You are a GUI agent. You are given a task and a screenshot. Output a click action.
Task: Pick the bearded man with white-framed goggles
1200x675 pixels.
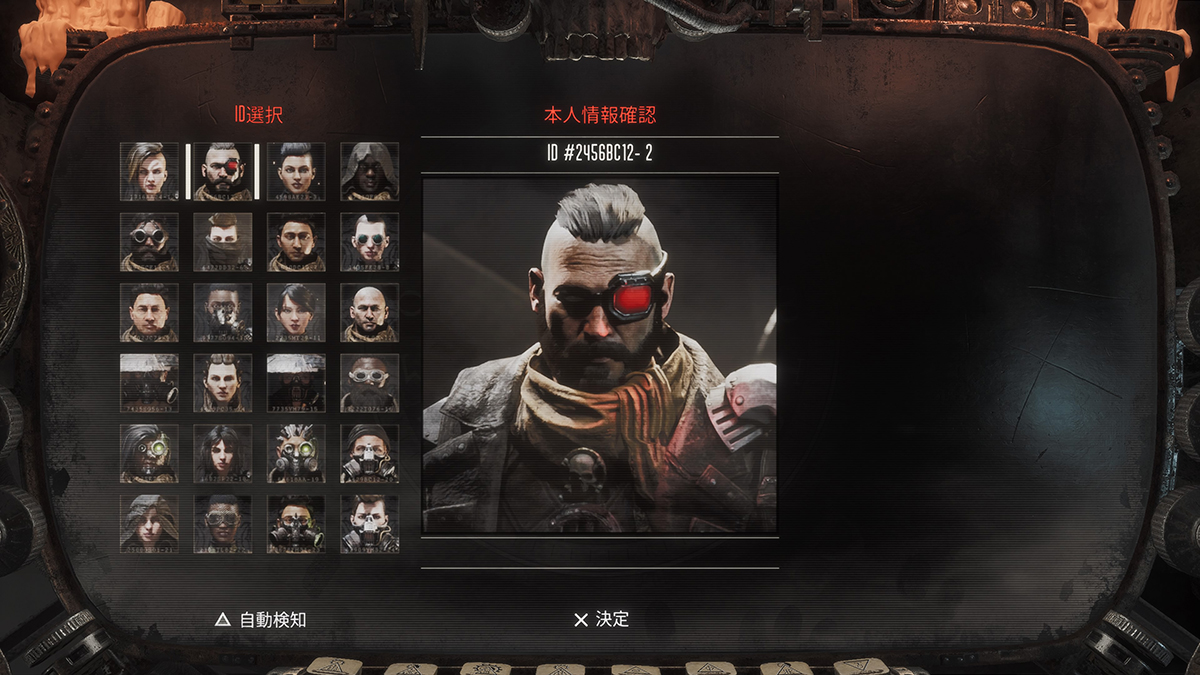point(369,383)
